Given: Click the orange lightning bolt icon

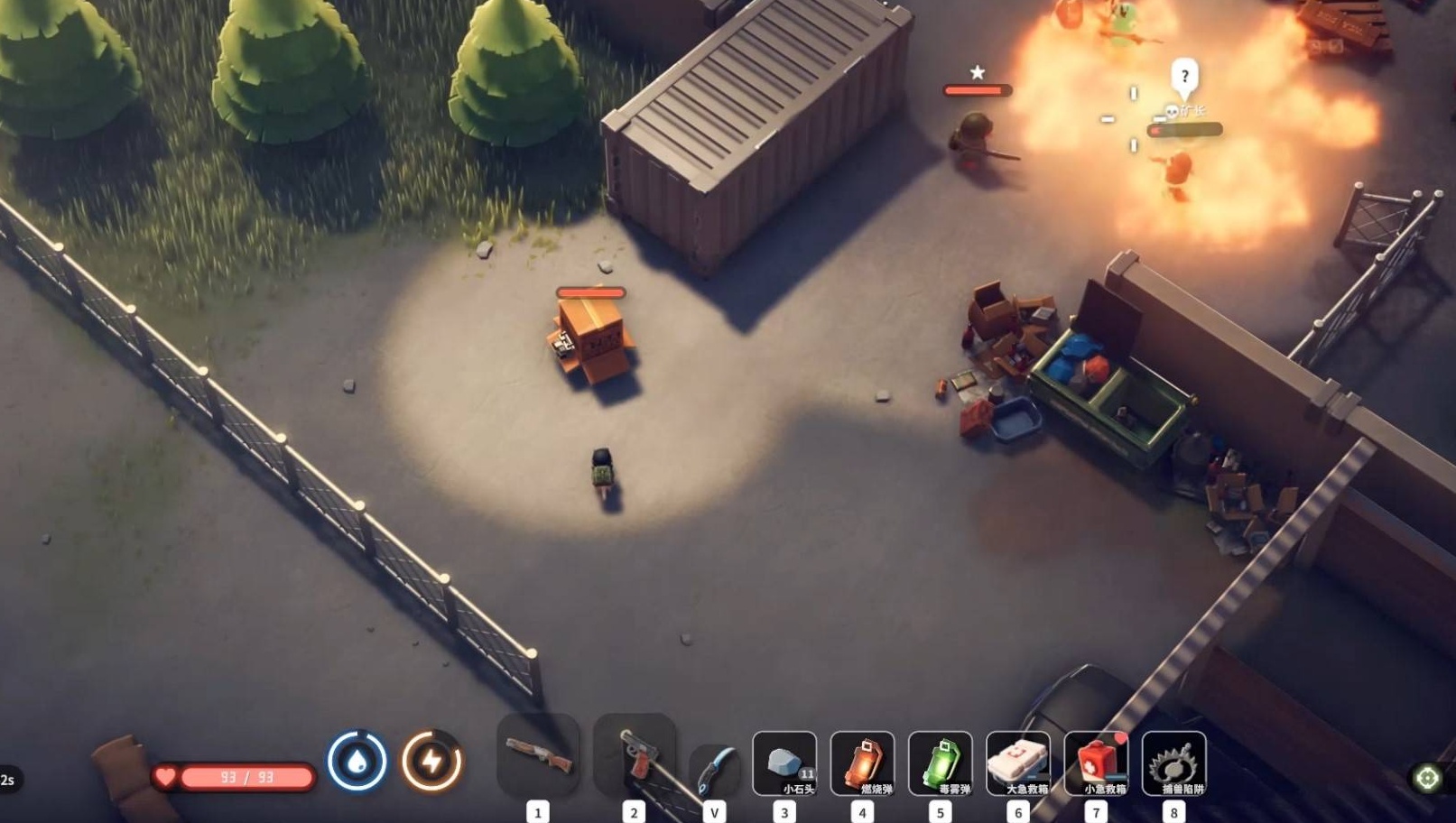Looking at the screenshot, I should (x=431, y=762).
